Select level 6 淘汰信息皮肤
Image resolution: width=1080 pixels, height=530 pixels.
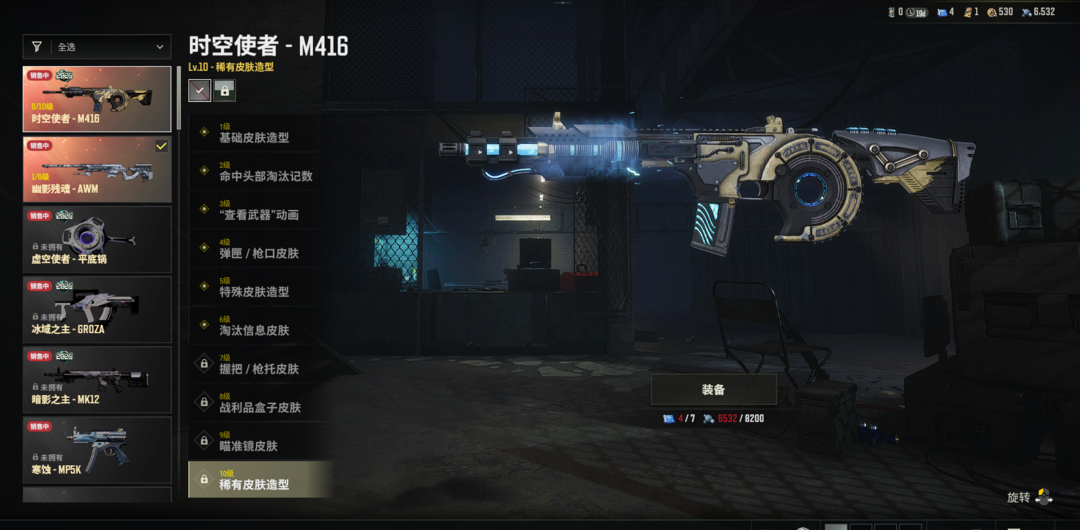tap(260, 326)
